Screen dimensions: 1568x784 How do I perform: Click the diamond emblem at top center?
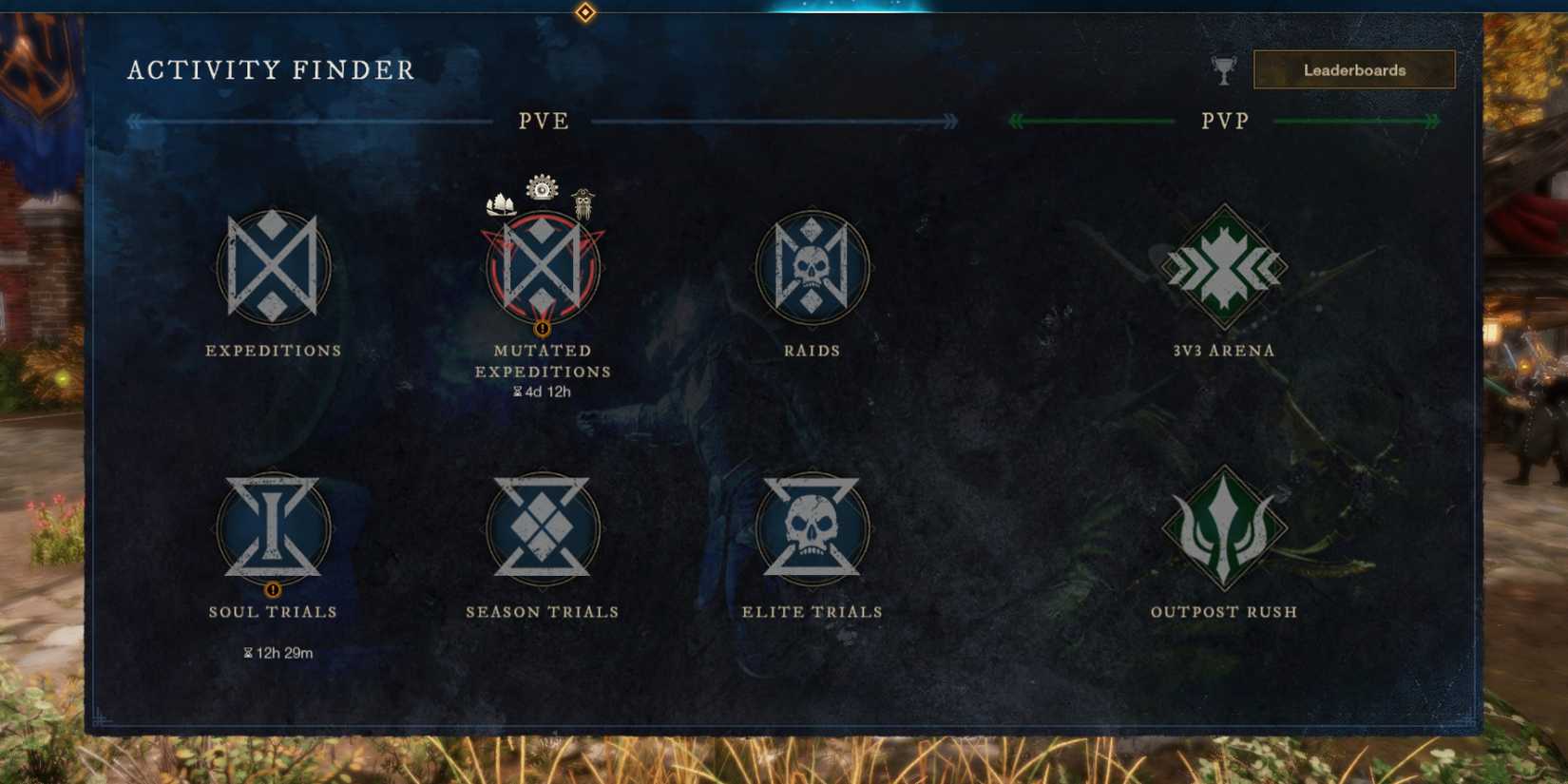[583, 12]
